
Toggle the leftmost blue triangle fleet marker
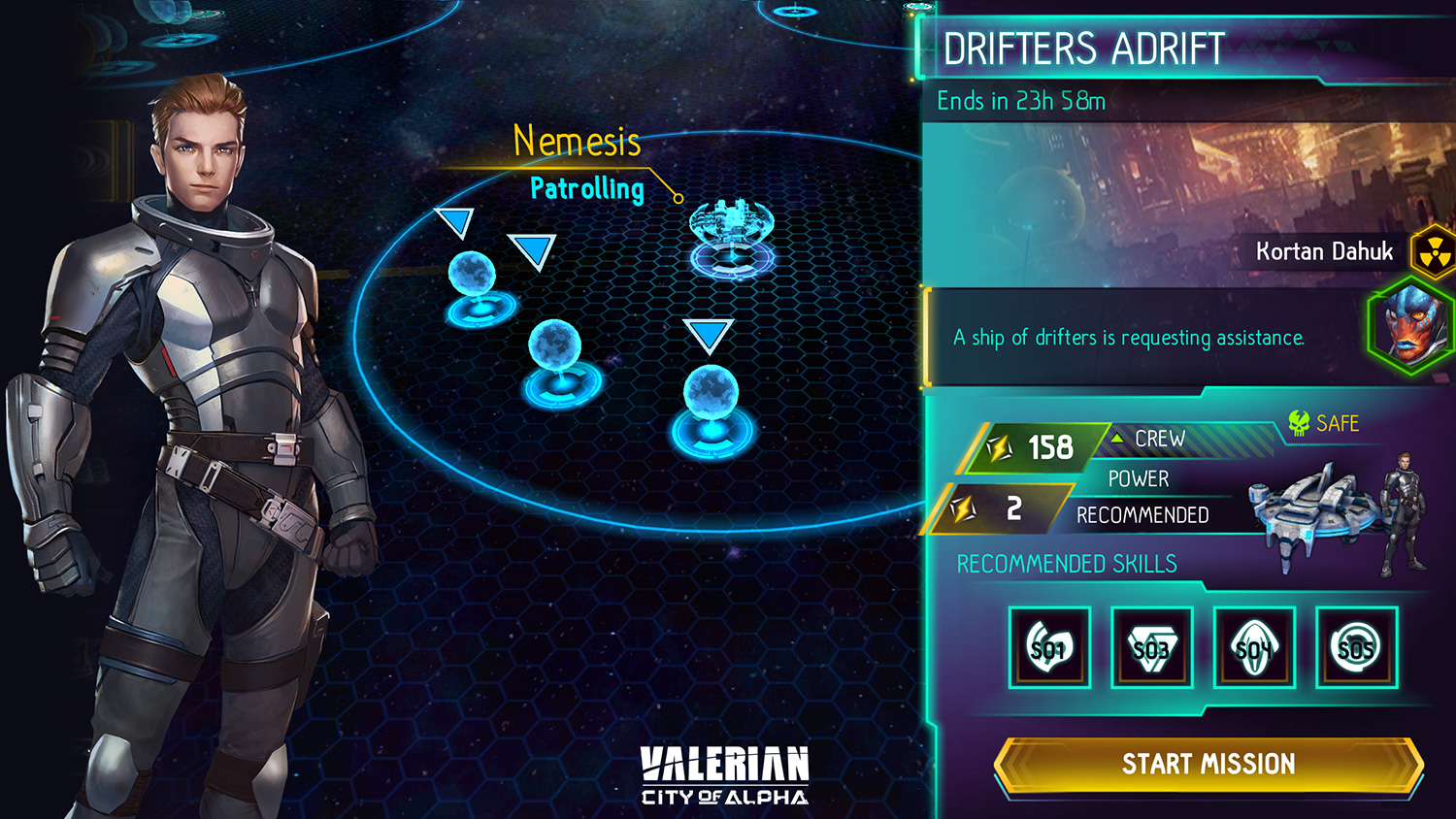(456, 219)
